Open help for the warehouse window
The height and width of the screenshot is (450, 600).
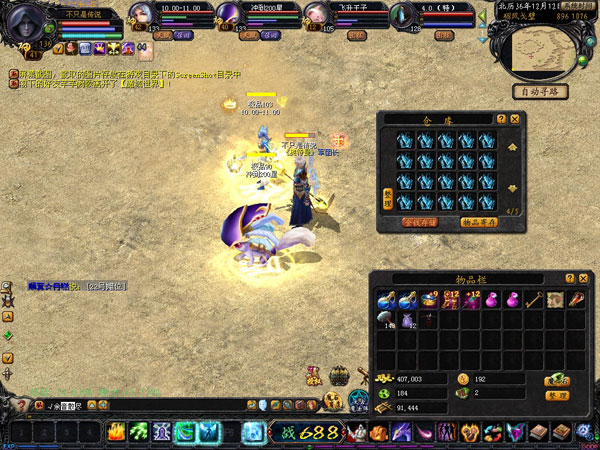[x=502, y=119]
